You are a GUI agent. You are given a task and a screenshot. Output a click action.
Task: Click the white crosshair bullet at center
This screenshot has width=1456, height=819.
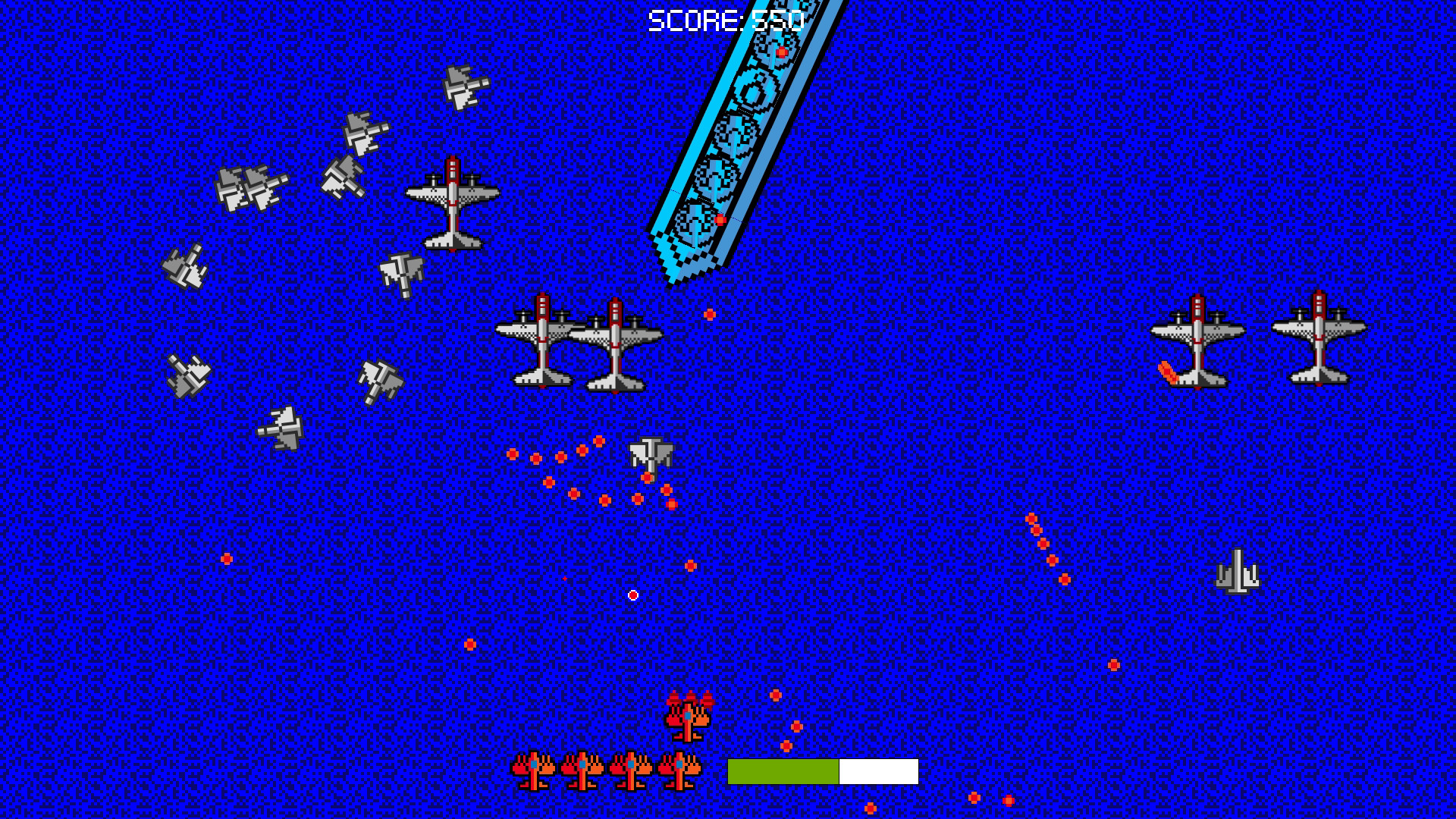[632, 594]
